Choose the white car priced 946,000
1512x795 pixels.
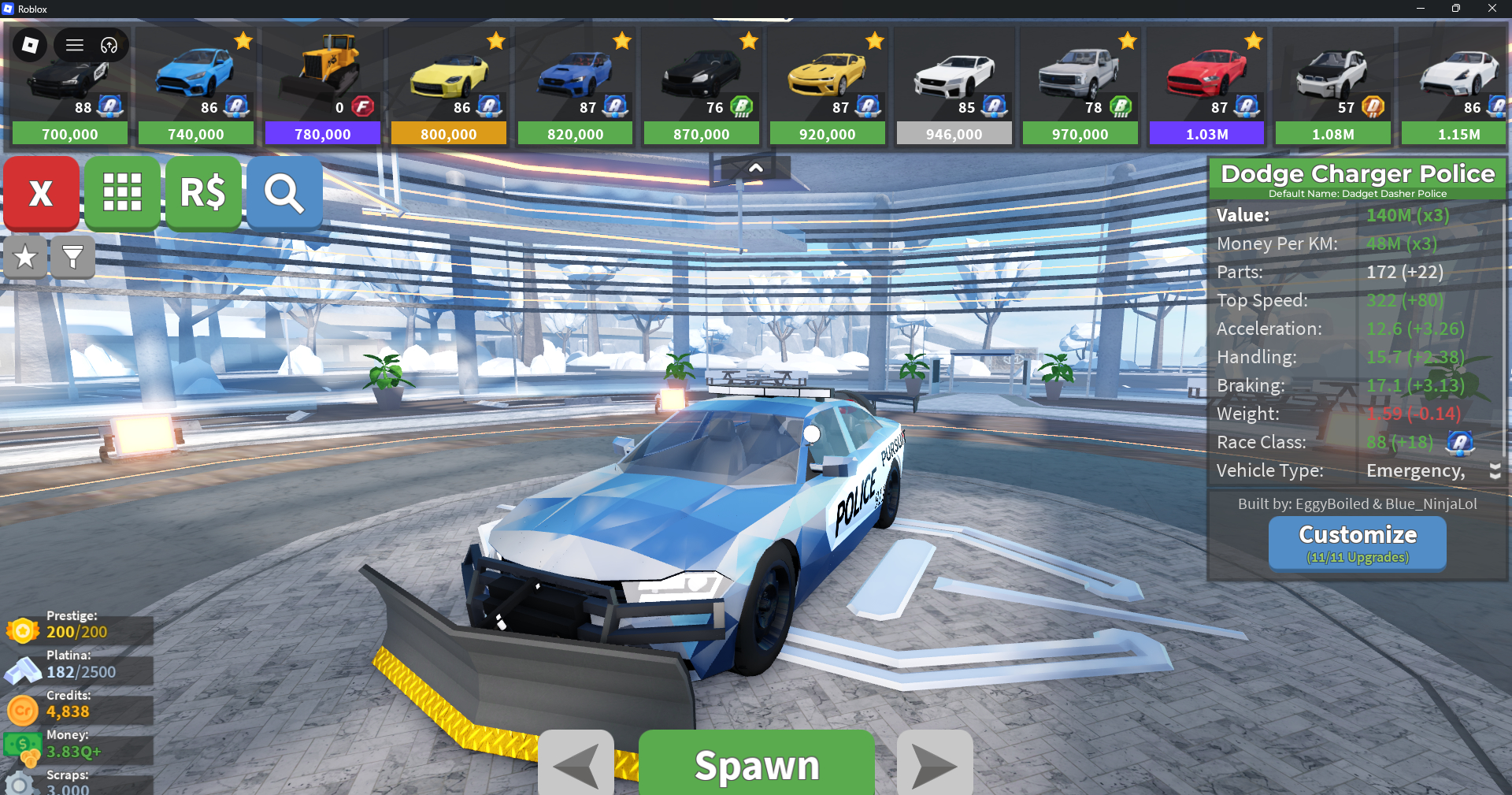tap(954, 87)
